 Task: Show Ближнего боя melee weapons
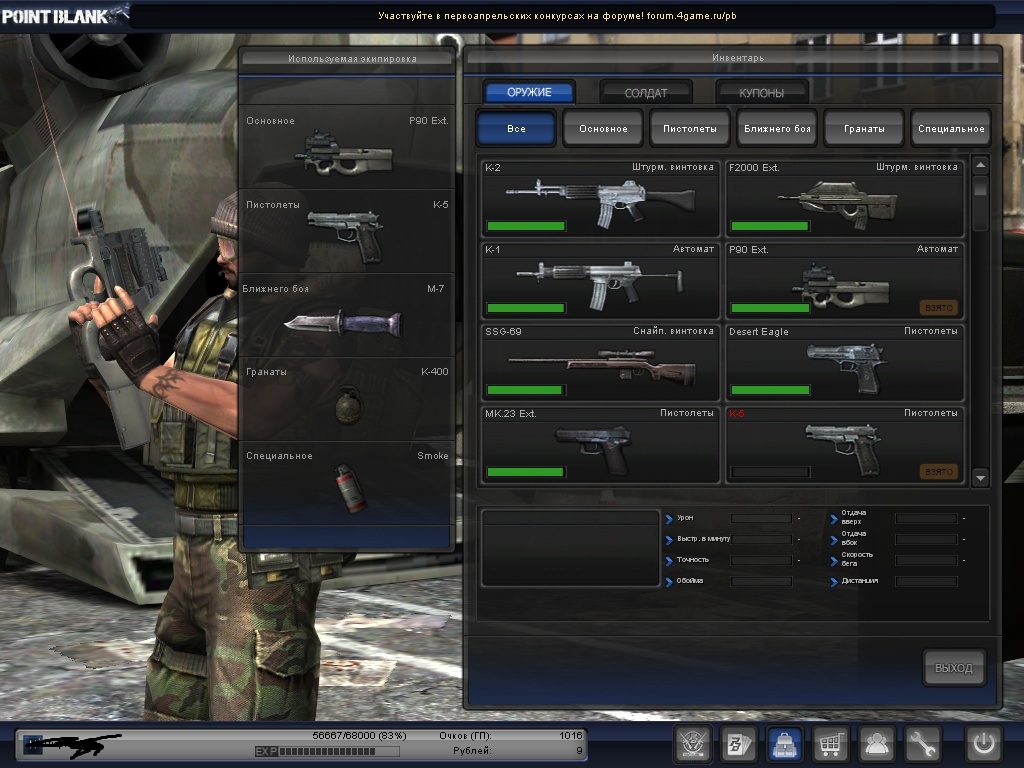(777, 129)
